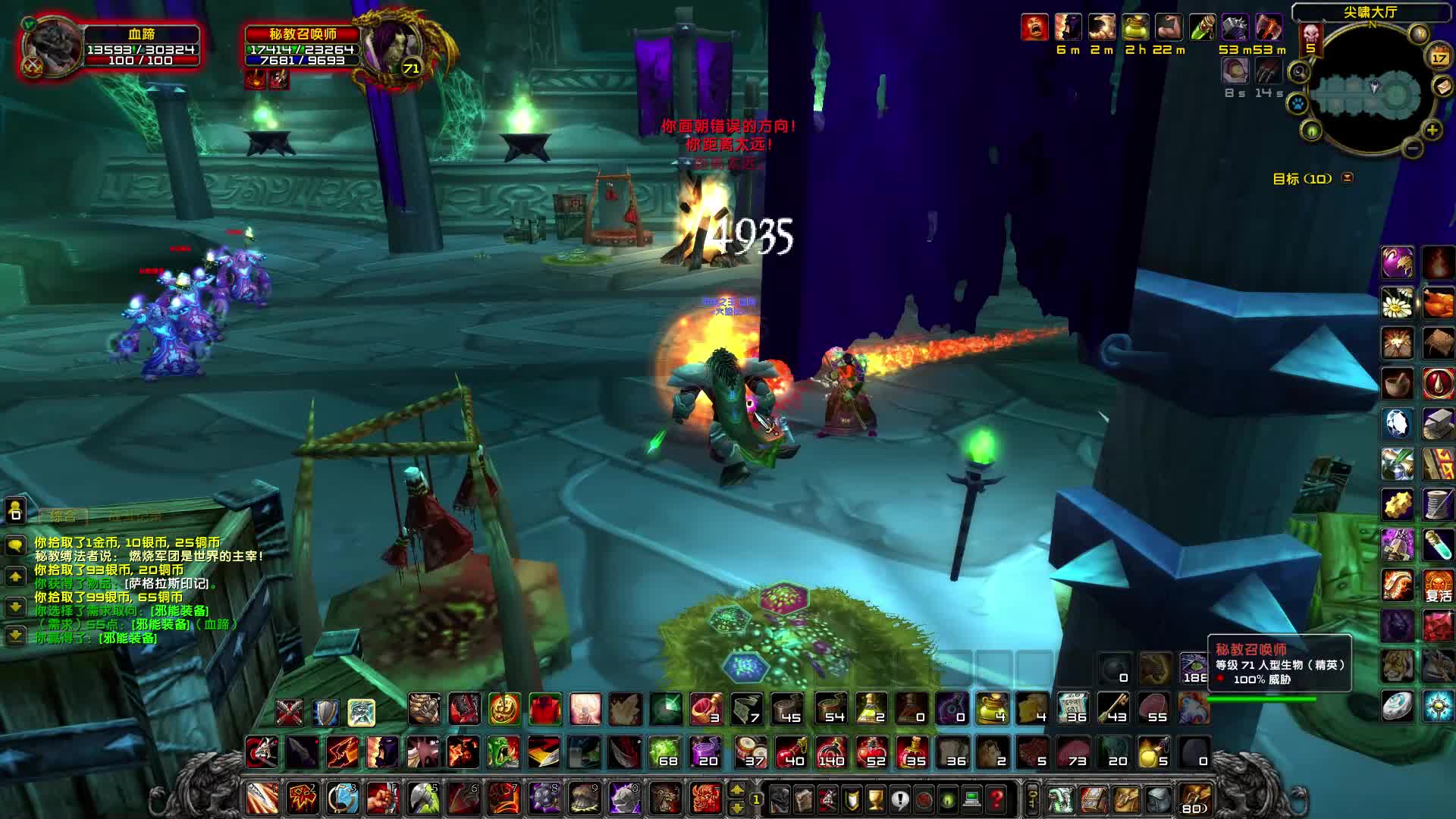
Task: Toggle the blue paw tracking button
Action: 1298,102
